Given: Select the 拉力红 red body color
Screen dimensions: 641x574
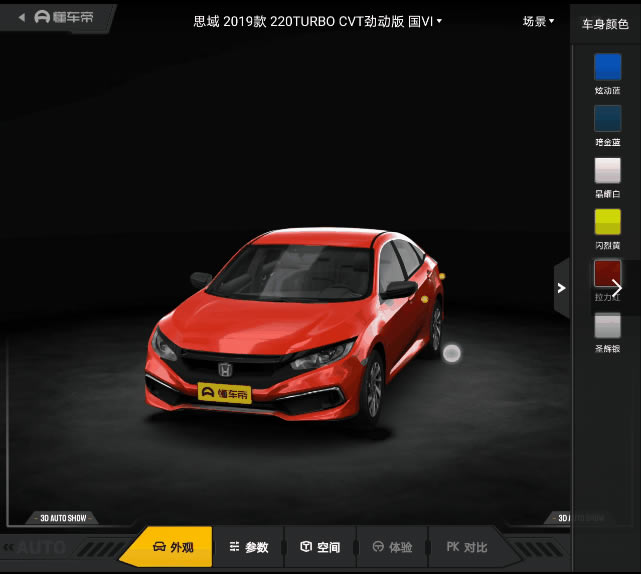Looking at the screenshot, I should click(607, 274).
